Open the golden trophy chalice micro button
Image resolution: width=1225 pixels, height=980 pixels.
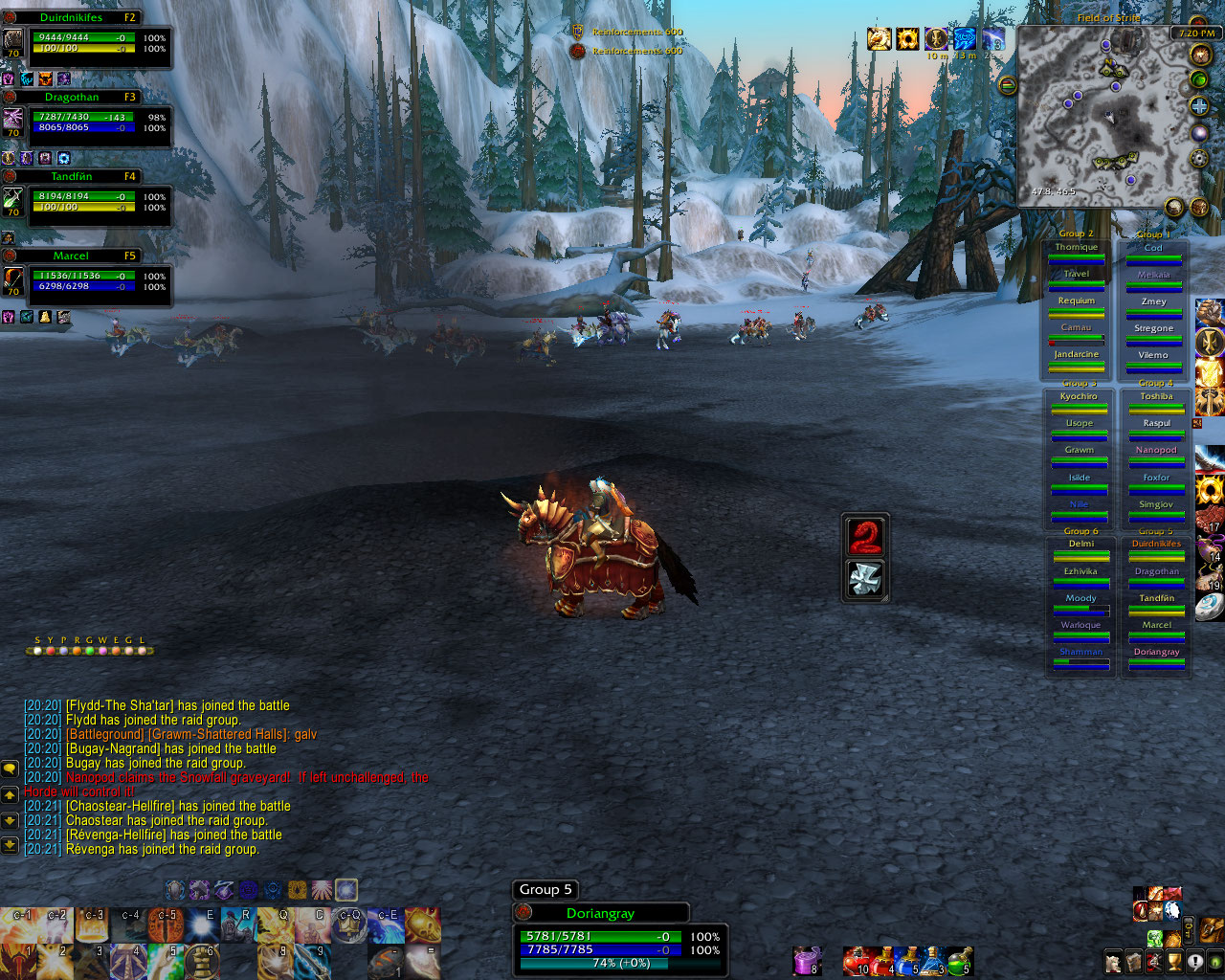point(1175,961)
